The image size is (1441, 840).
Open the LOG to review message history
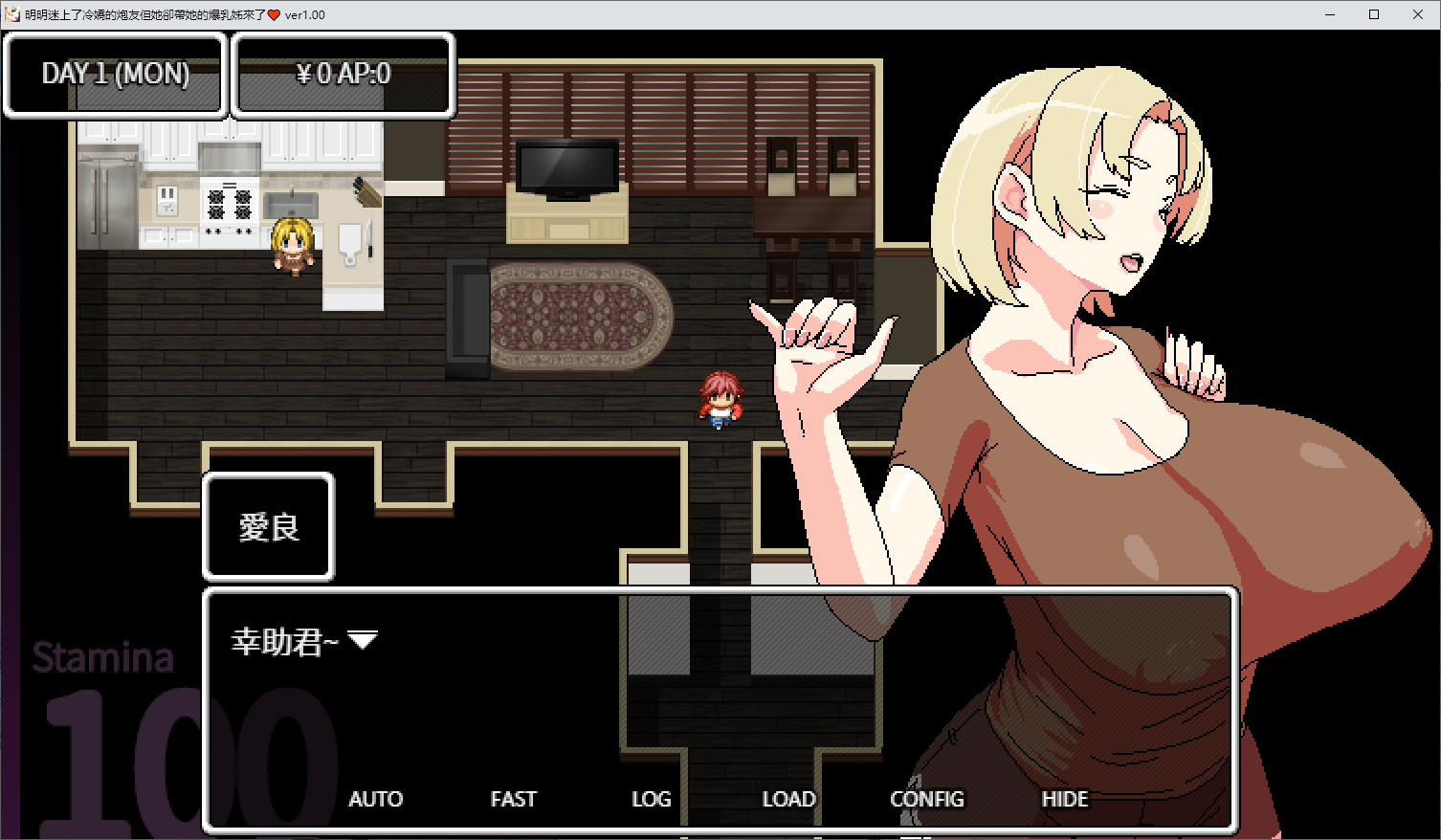point(652,799)
